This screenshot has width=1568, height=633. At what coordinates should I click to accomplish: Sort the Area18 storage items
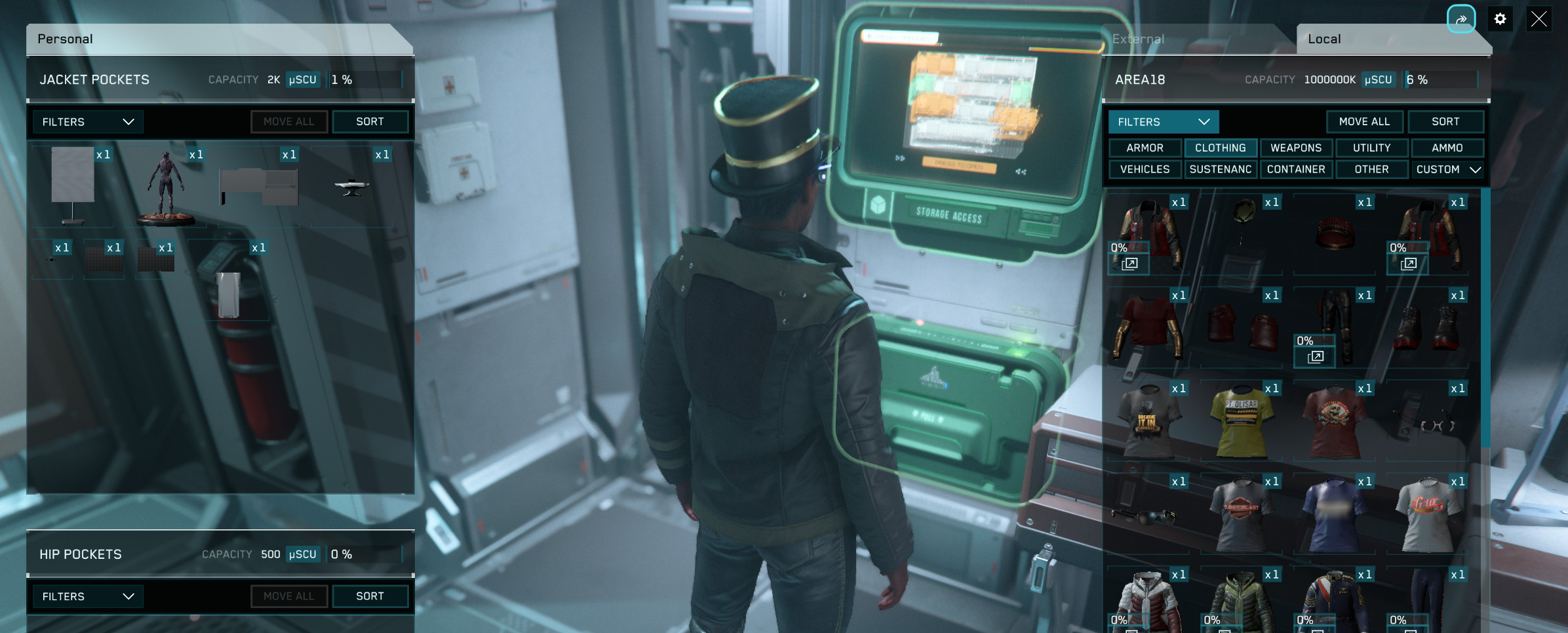1445,122
